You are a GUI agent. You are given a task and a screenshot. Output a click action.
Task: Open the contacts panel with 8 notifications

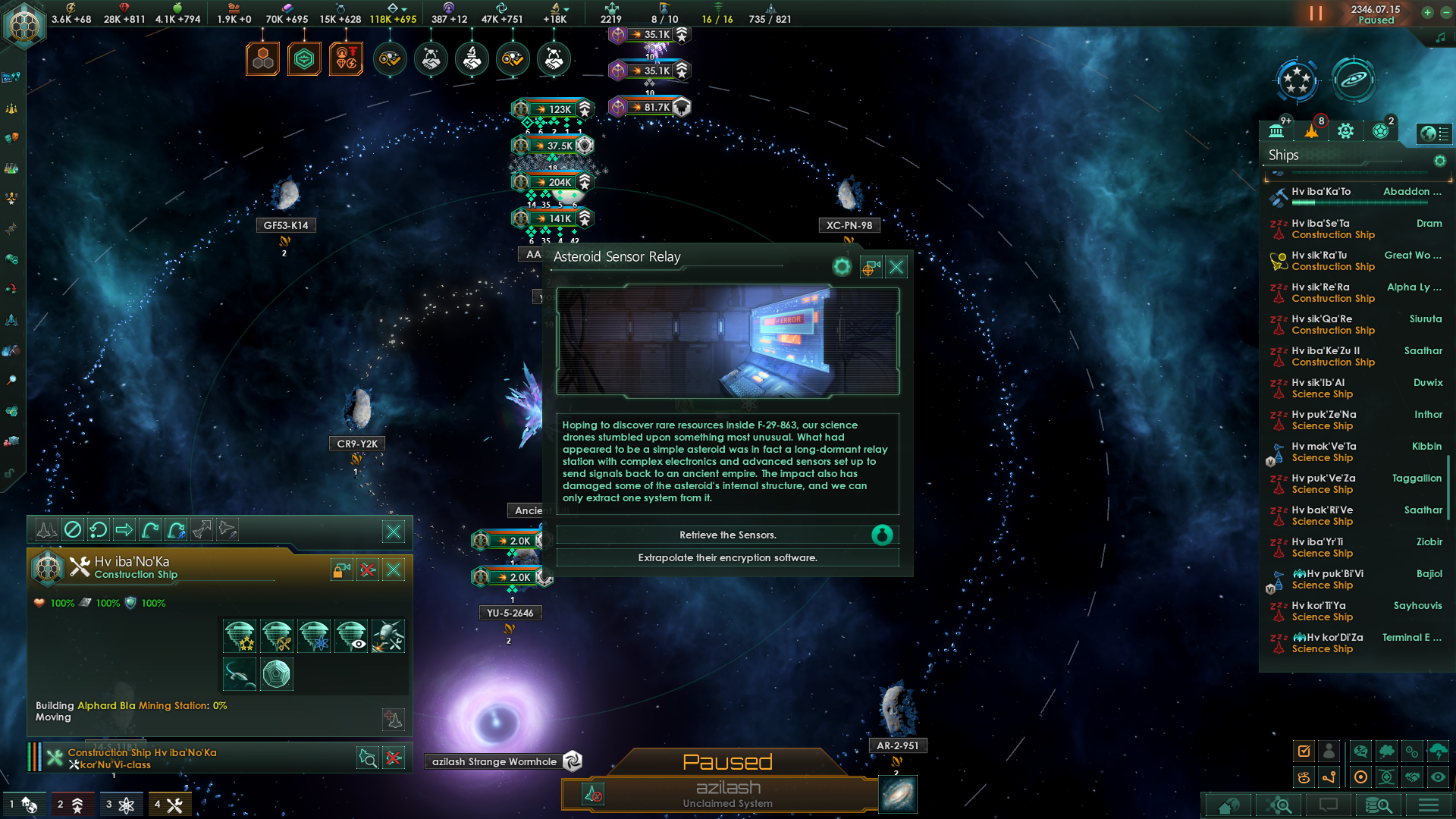(x=1313, y=130)
